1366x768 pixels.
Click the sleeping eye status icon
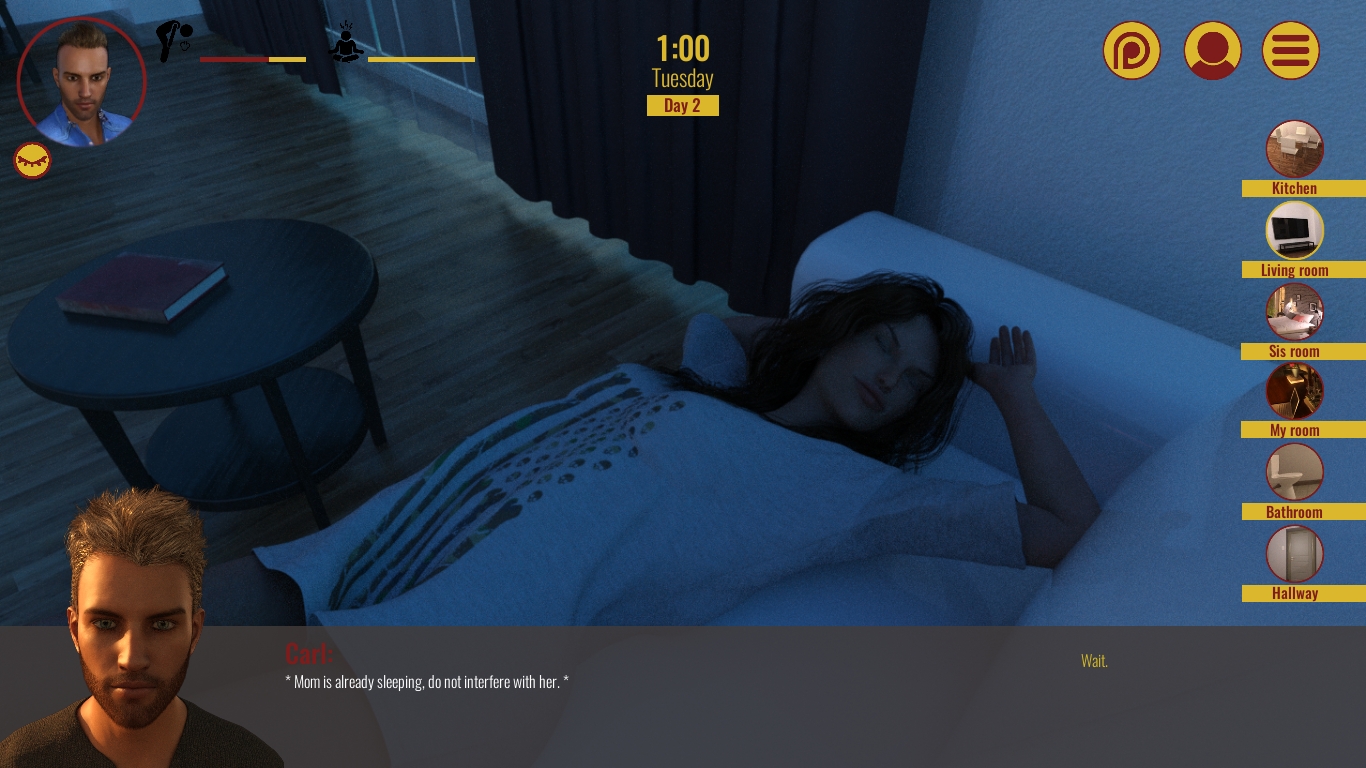click(x=32, y=160)
